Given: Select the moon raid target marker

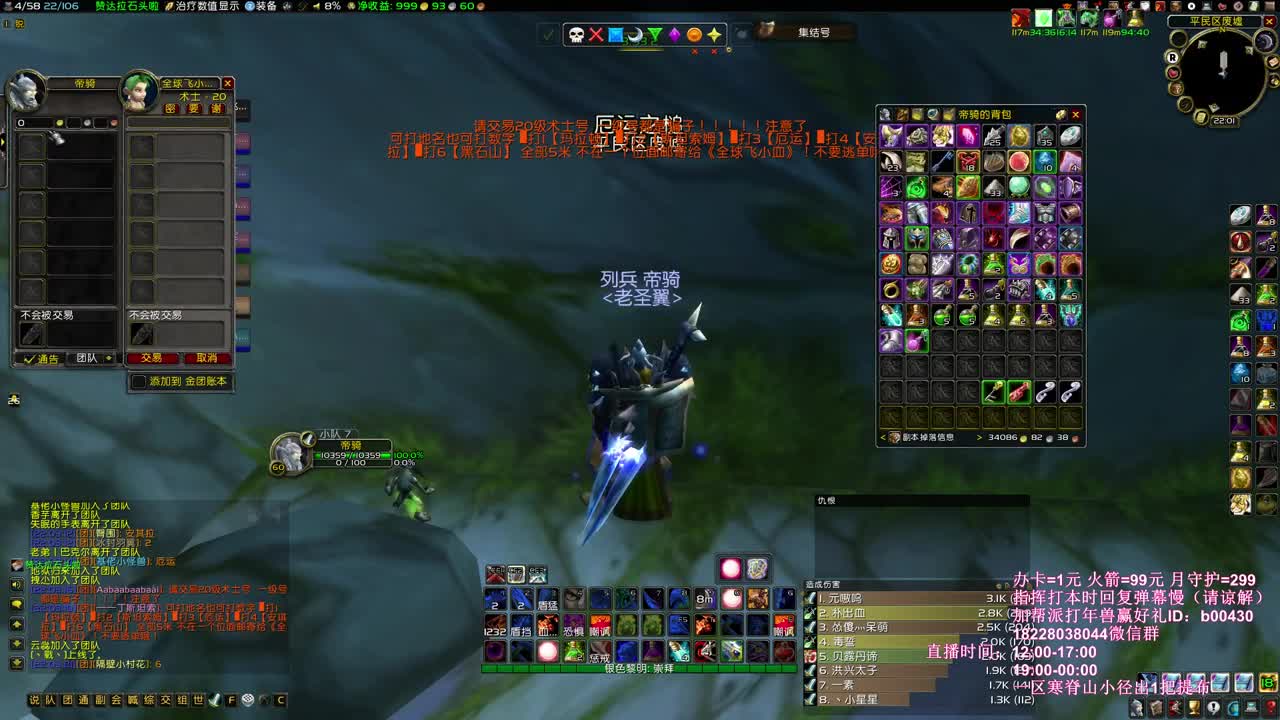Looking at the screenshot, I should point(635,35).
